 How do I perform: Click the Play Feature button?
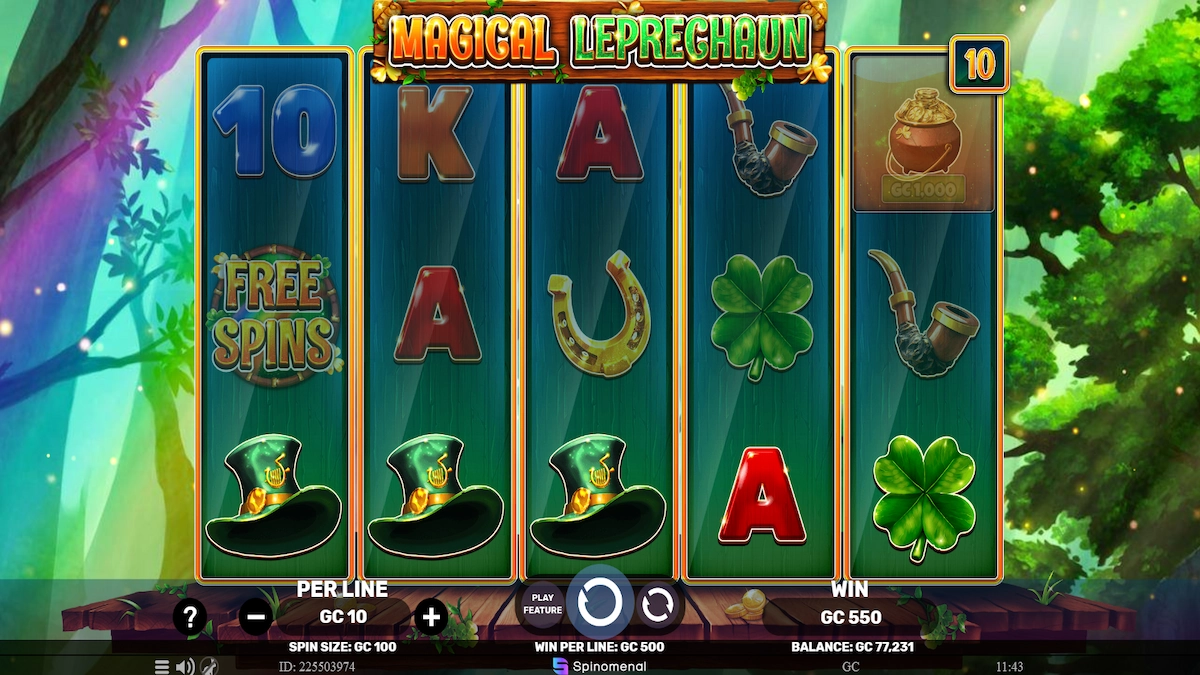click(542, 604)
